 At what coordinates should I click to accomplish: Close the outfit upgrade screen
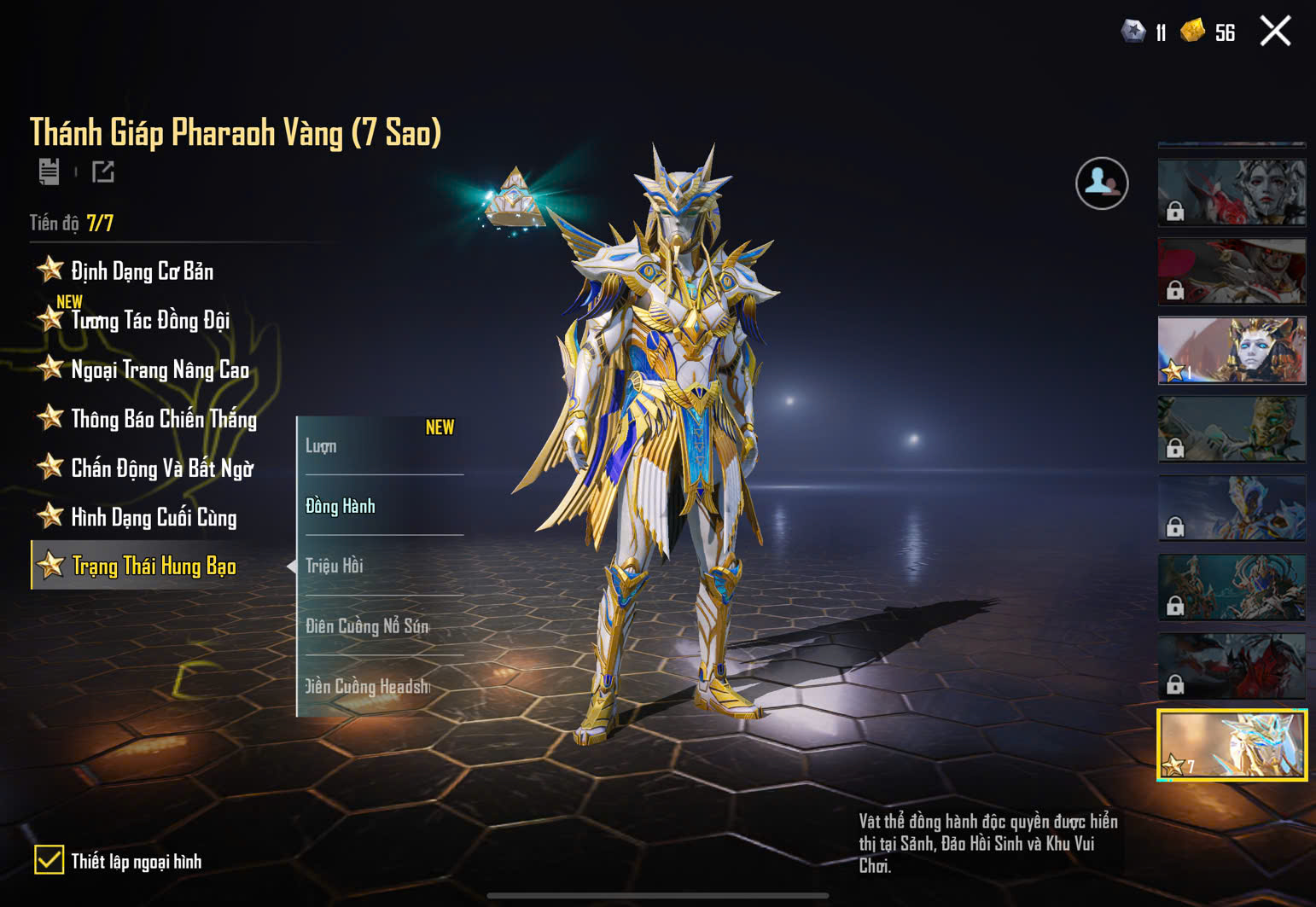coord(1275,32)
